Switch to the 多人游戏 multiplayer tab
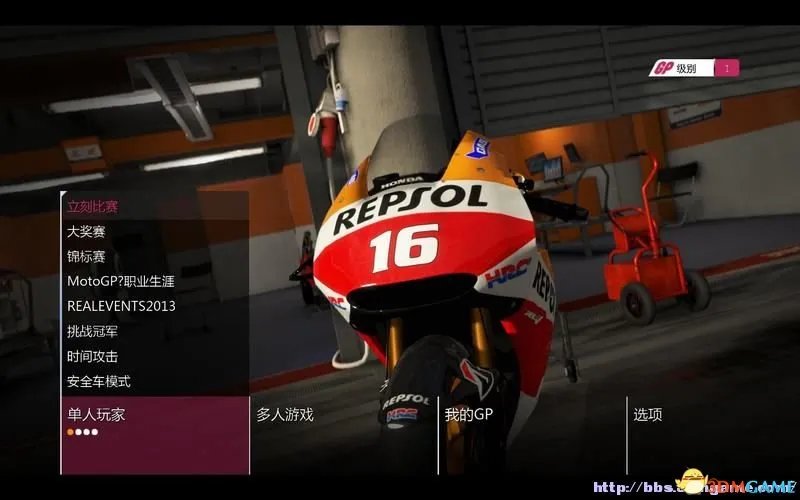 point(285,414)
